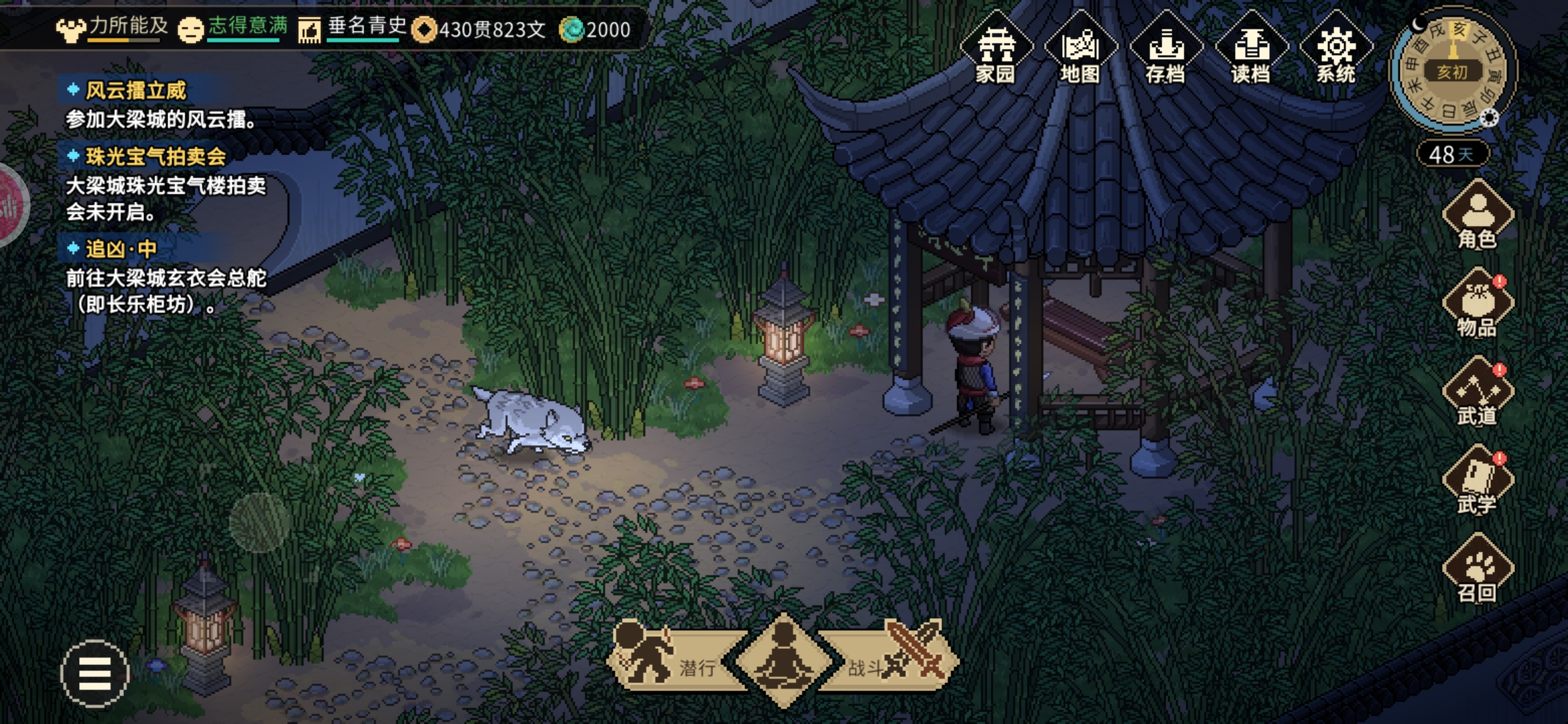Open the 武道 martial path screen
Image resolution: width=1568 pixels, height=724 pixels.
tap(1478, 393)
